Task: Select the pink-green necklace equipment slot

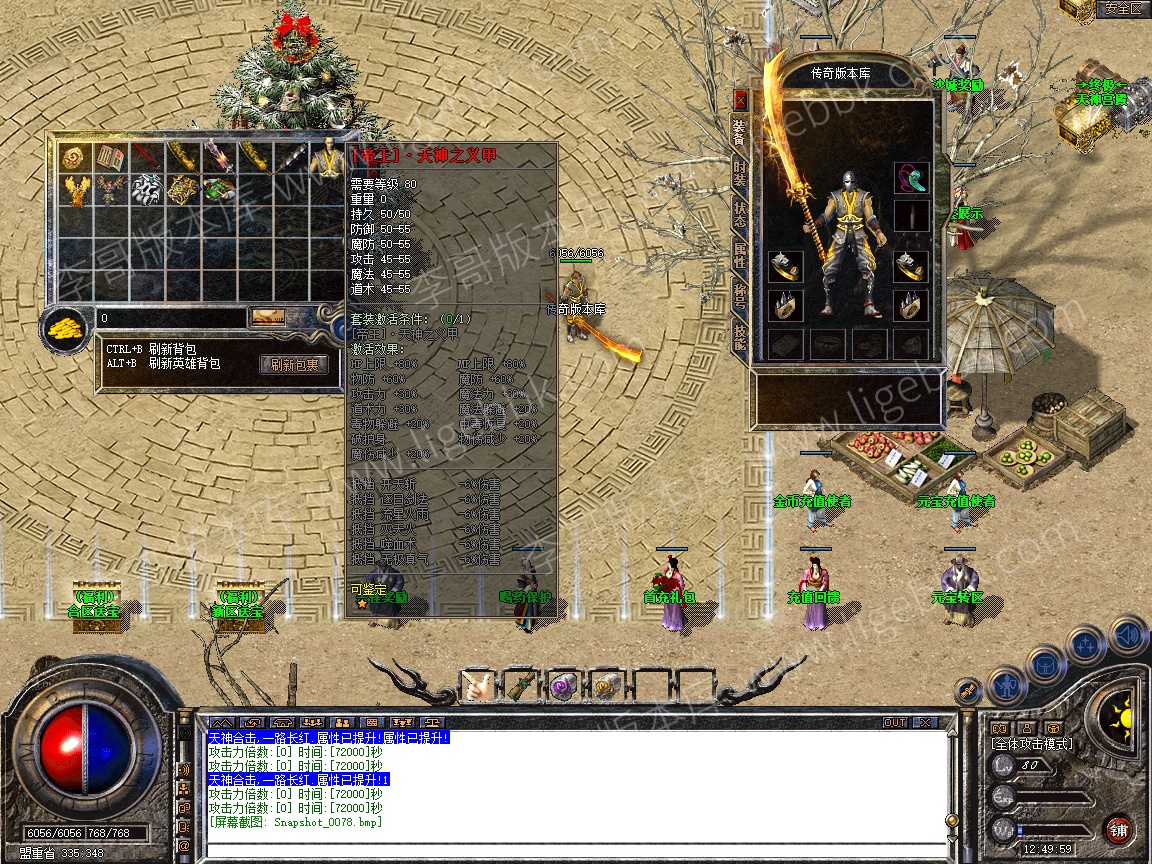Action: (x=910, y=178)
